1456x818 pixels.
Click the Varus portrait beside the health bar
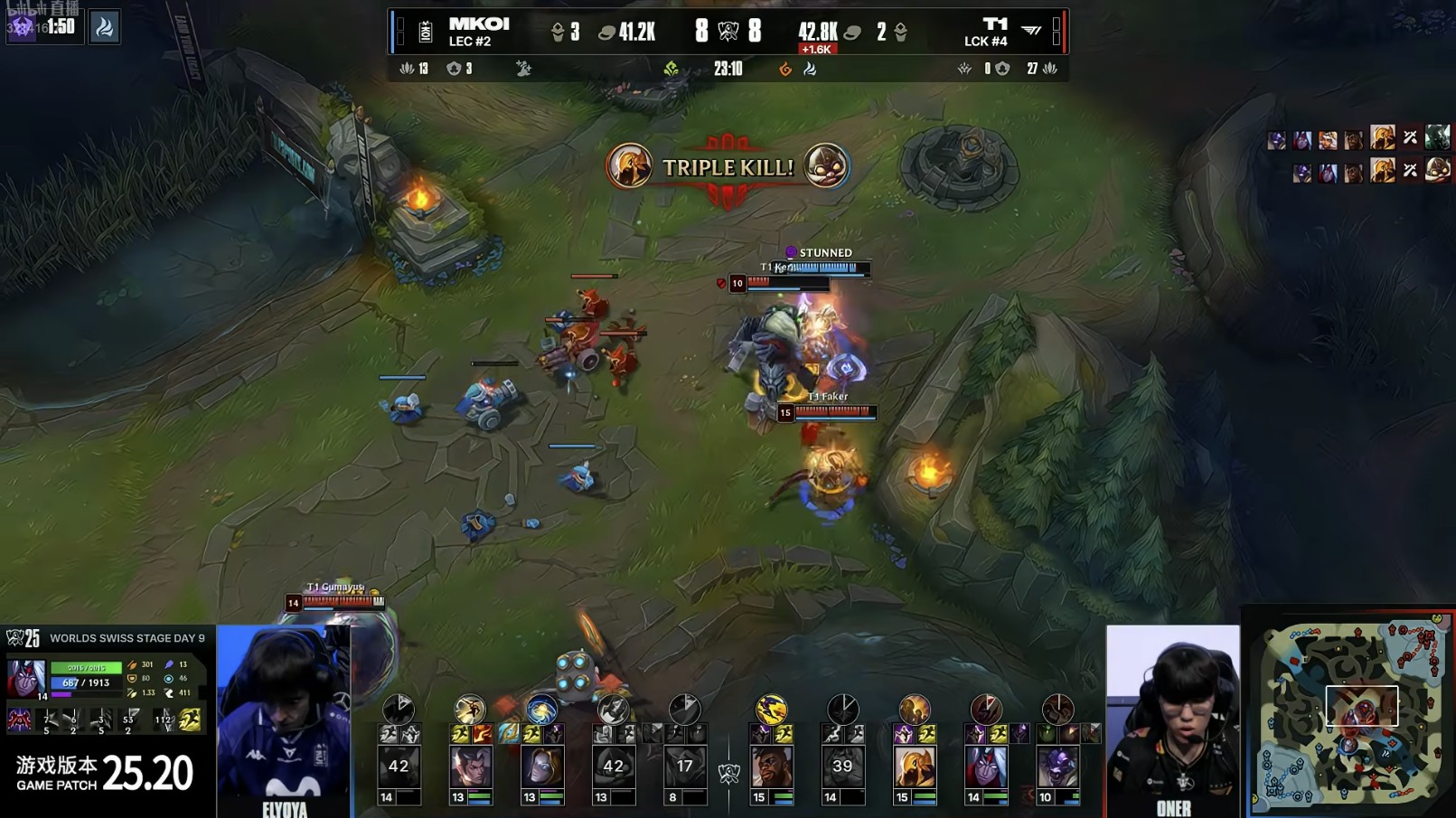pos(25,678)
